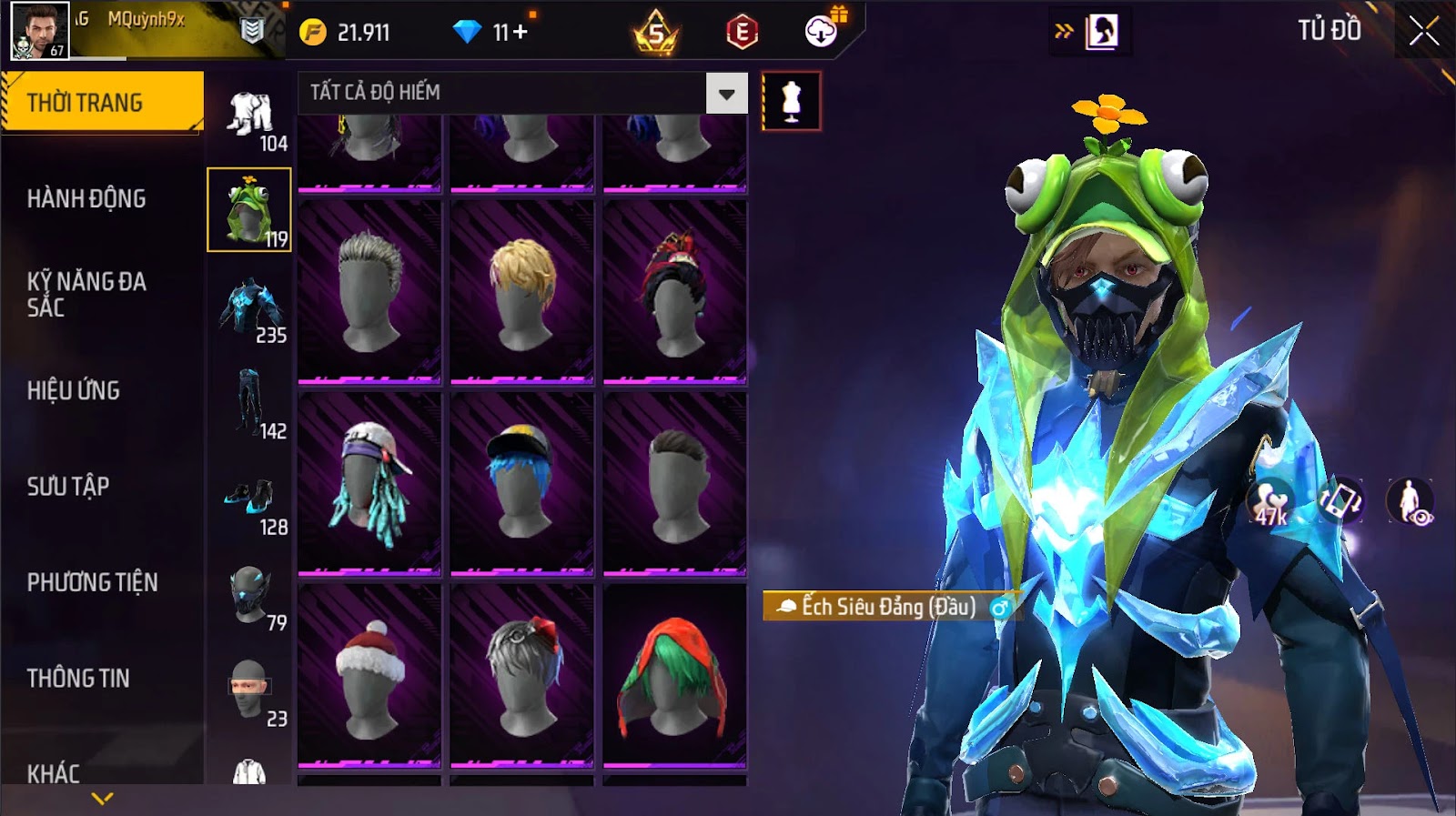Viewport: 1456px width, 816px height.
Task: Open the KỸ NĂNG ĐA SẮC tab
Action: click(x=86, y=294)
